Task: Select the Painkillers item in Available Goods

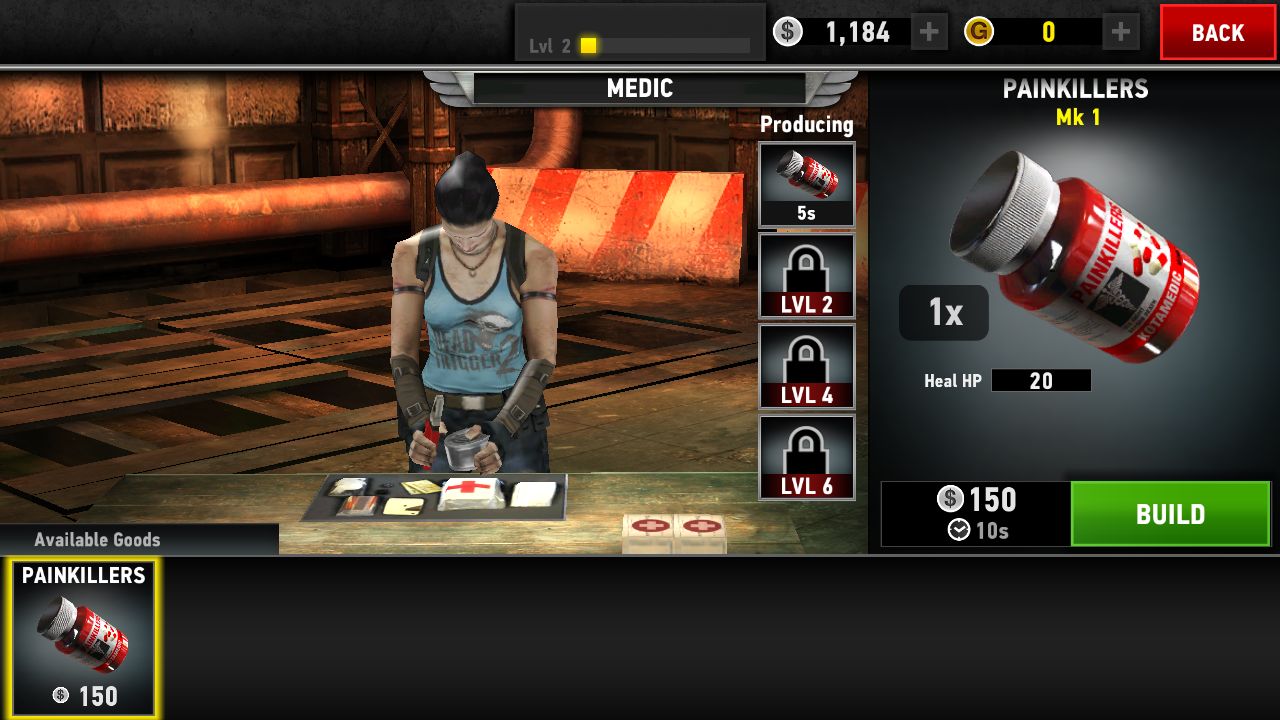Action: coord(84,637)
